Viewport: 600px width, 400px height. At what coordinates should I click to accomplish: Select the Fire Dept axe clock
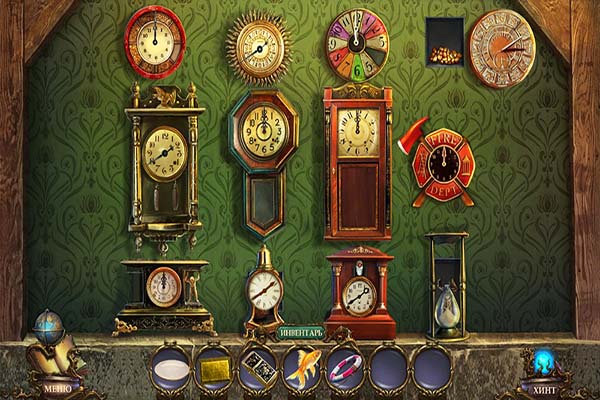coord(441,166)
